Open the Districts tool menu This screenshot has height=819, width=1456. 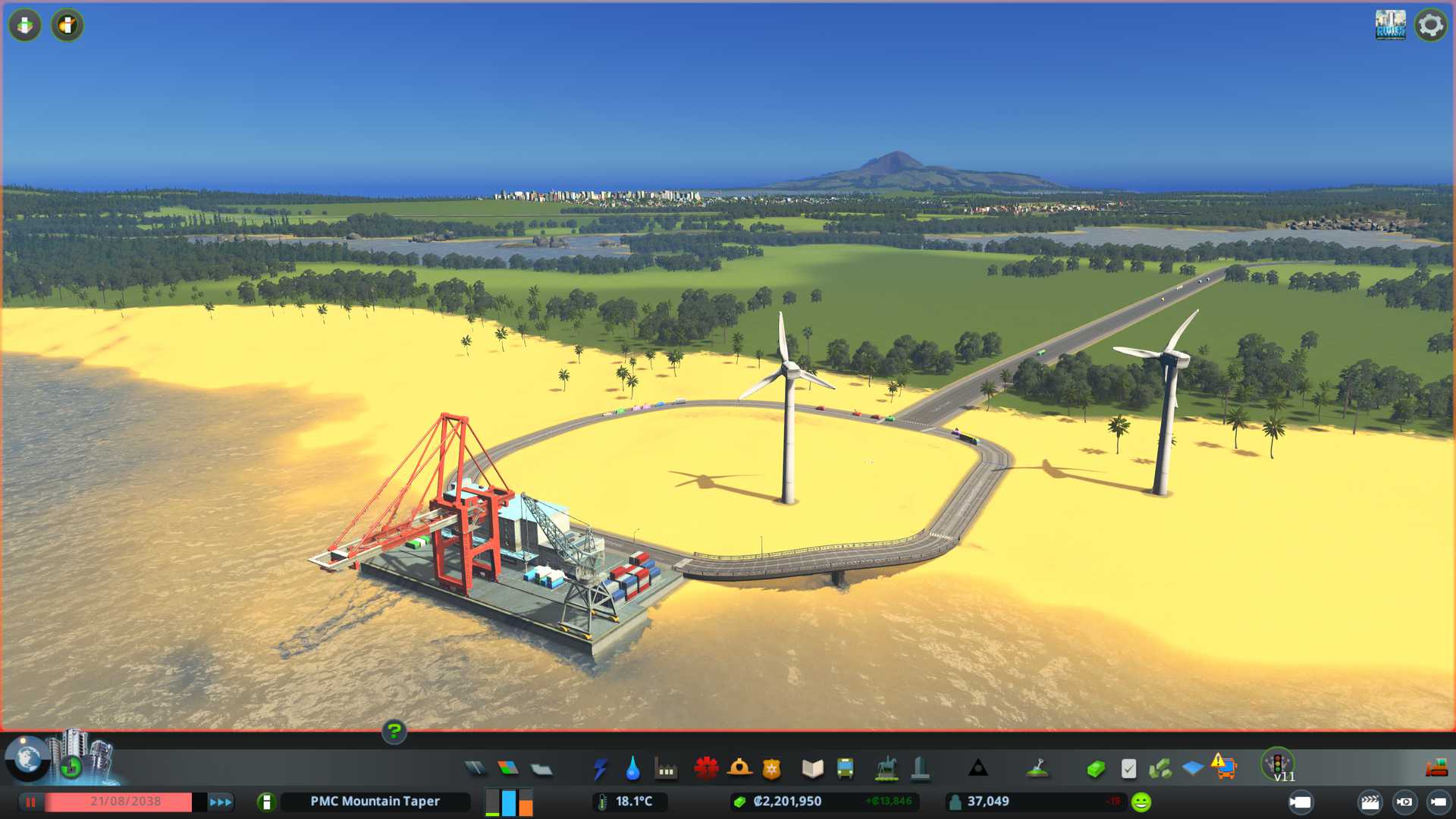[x=541, y=770]
